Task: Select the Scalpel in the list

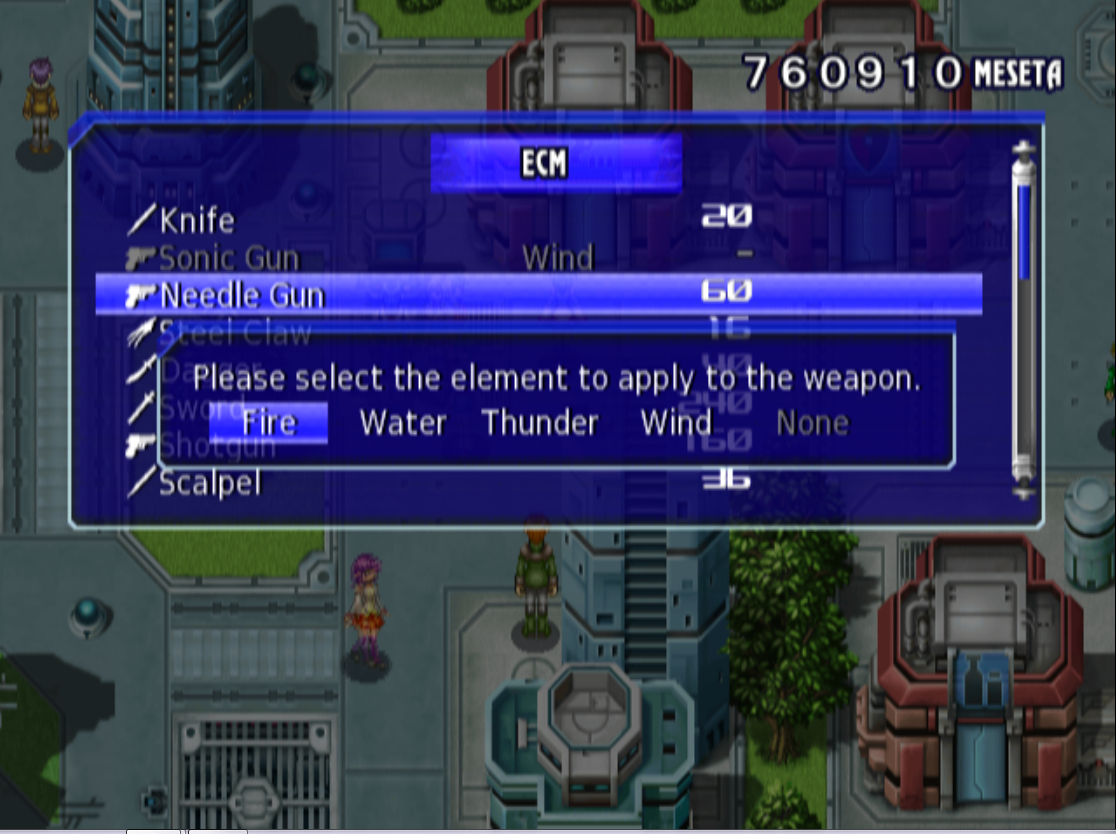Action: pos(210,484)
